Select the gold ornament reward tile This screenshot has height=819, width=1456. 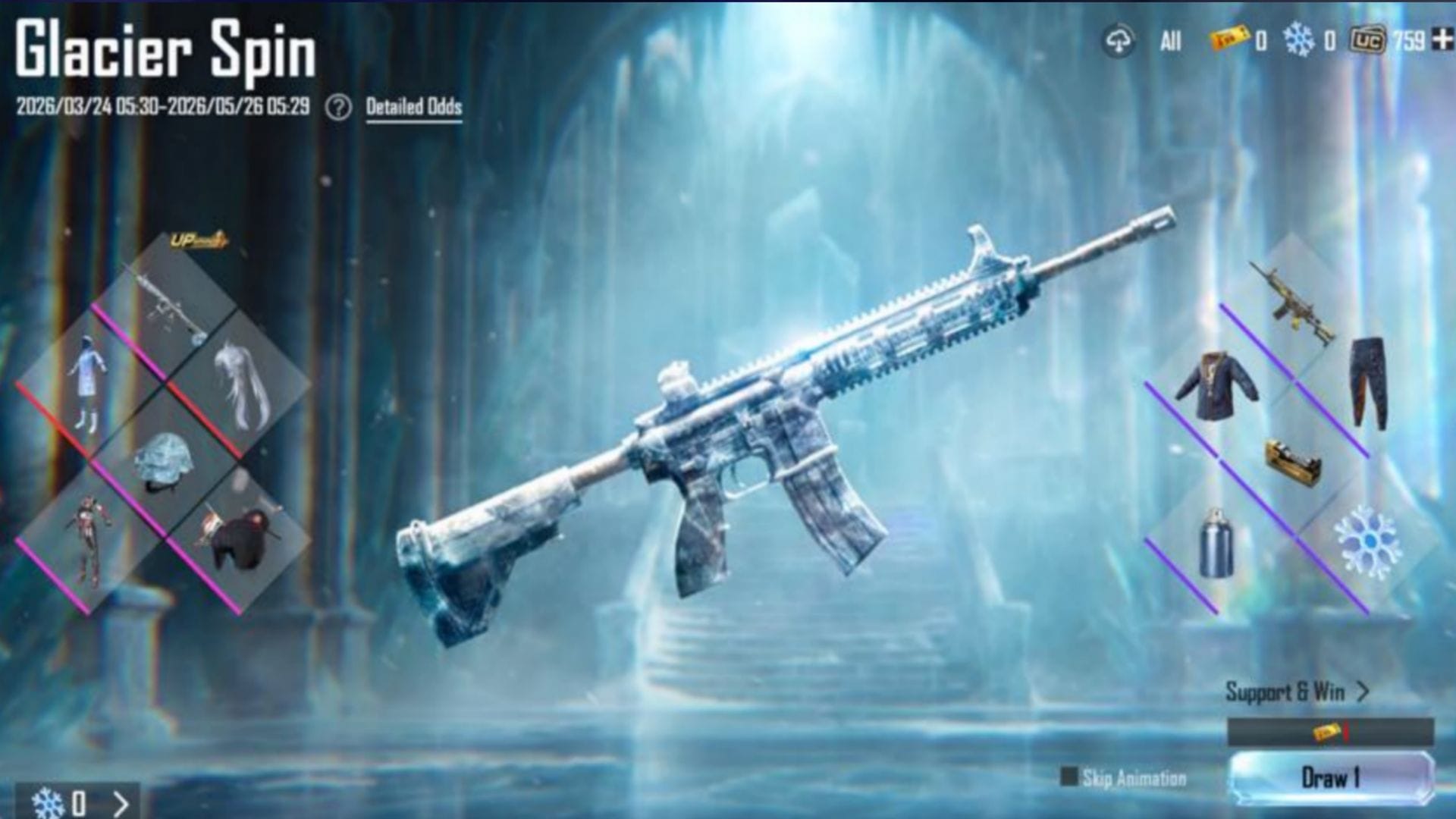[1293, 461]
